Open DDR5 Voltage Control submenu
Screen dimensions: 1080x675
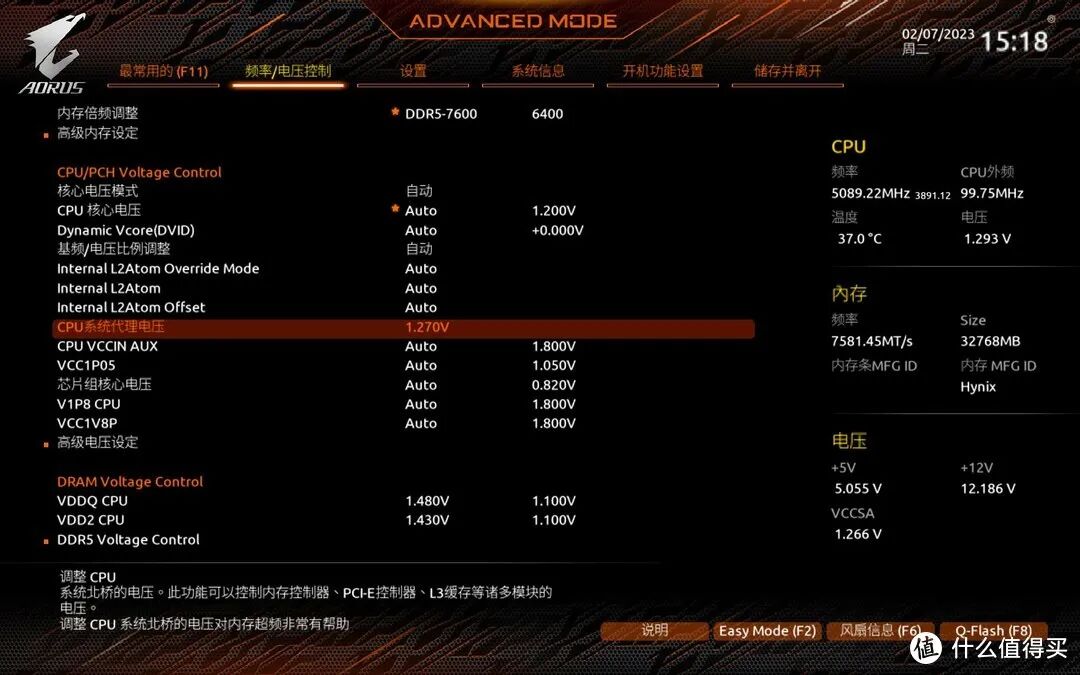(128, 540)
